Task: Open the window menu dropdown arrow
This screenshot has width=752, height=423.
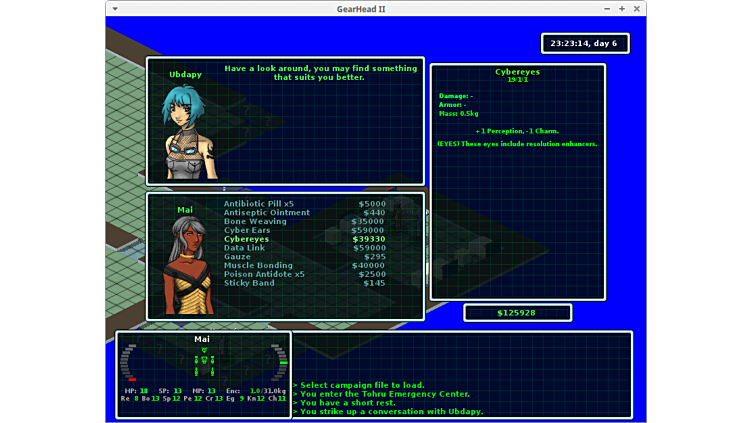Action: (x=115, y=9)
